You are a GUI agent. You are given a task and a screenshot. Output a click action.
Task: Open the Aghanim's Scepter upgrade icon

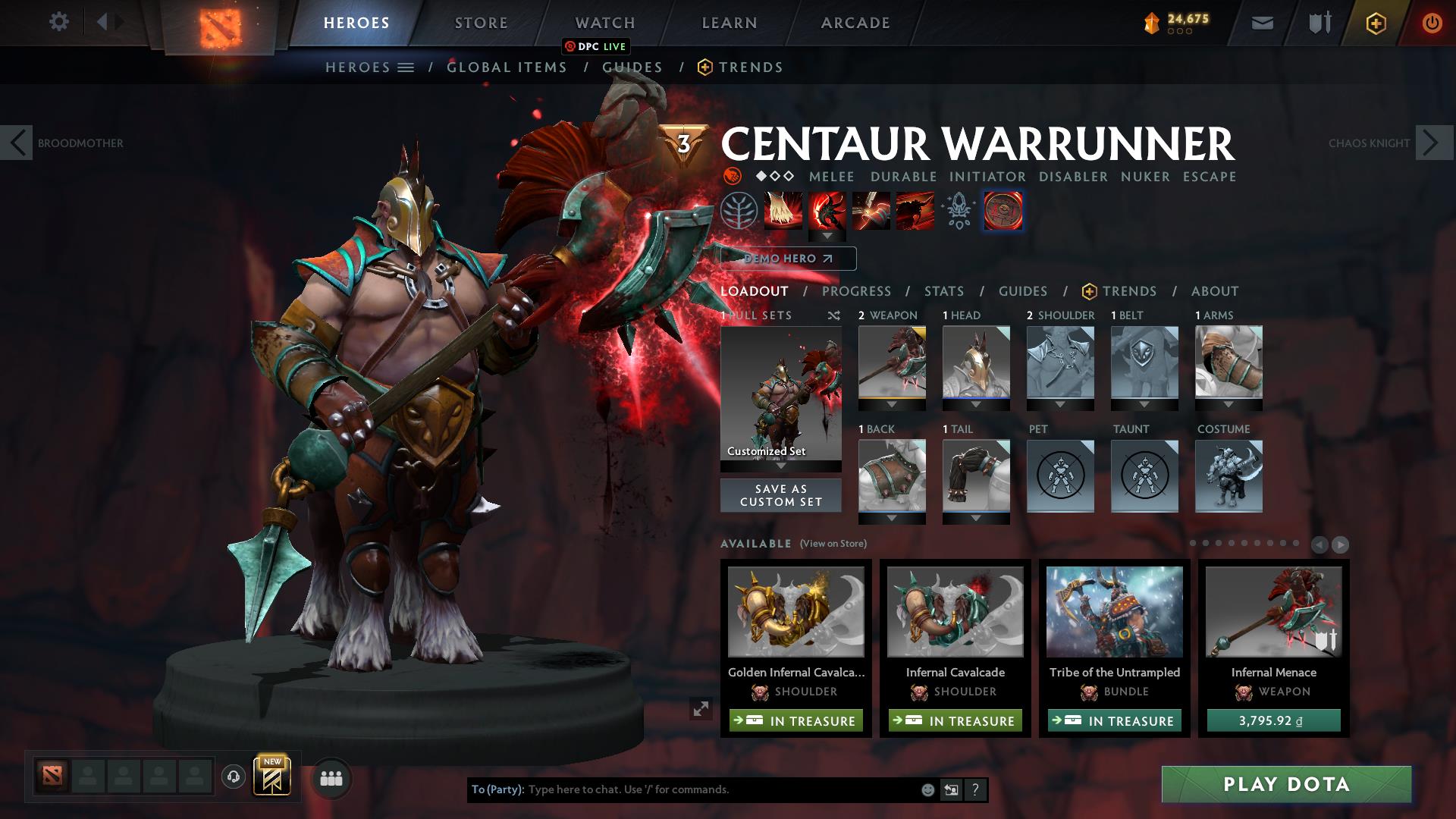(959, 211)
